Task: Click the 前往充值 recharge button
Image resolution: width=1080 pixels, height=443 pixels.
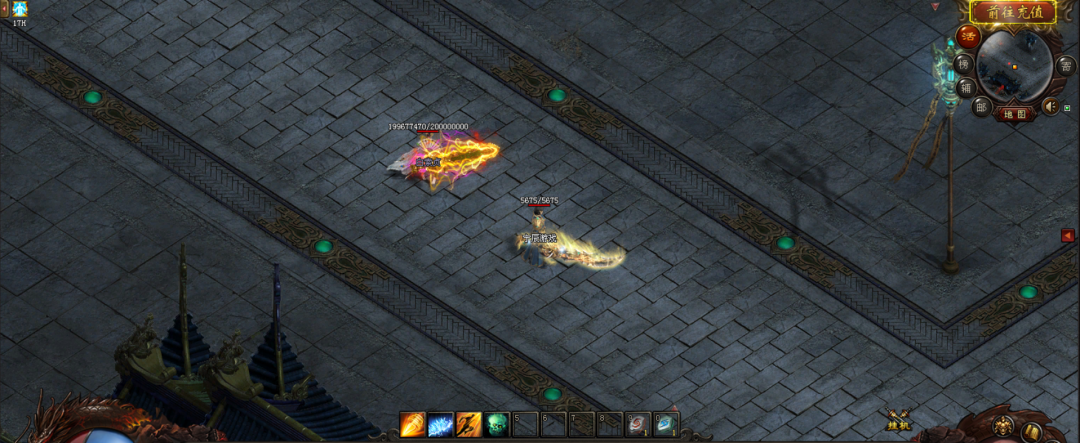Action: (1014, 13)
